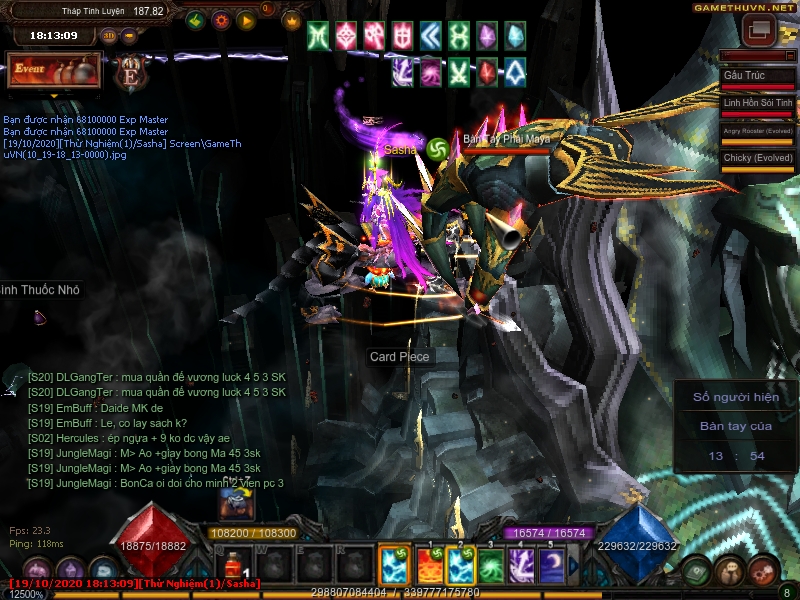Click the winged E emblem icon
Viewport: 800px width, 600px height.
[130, 72]
